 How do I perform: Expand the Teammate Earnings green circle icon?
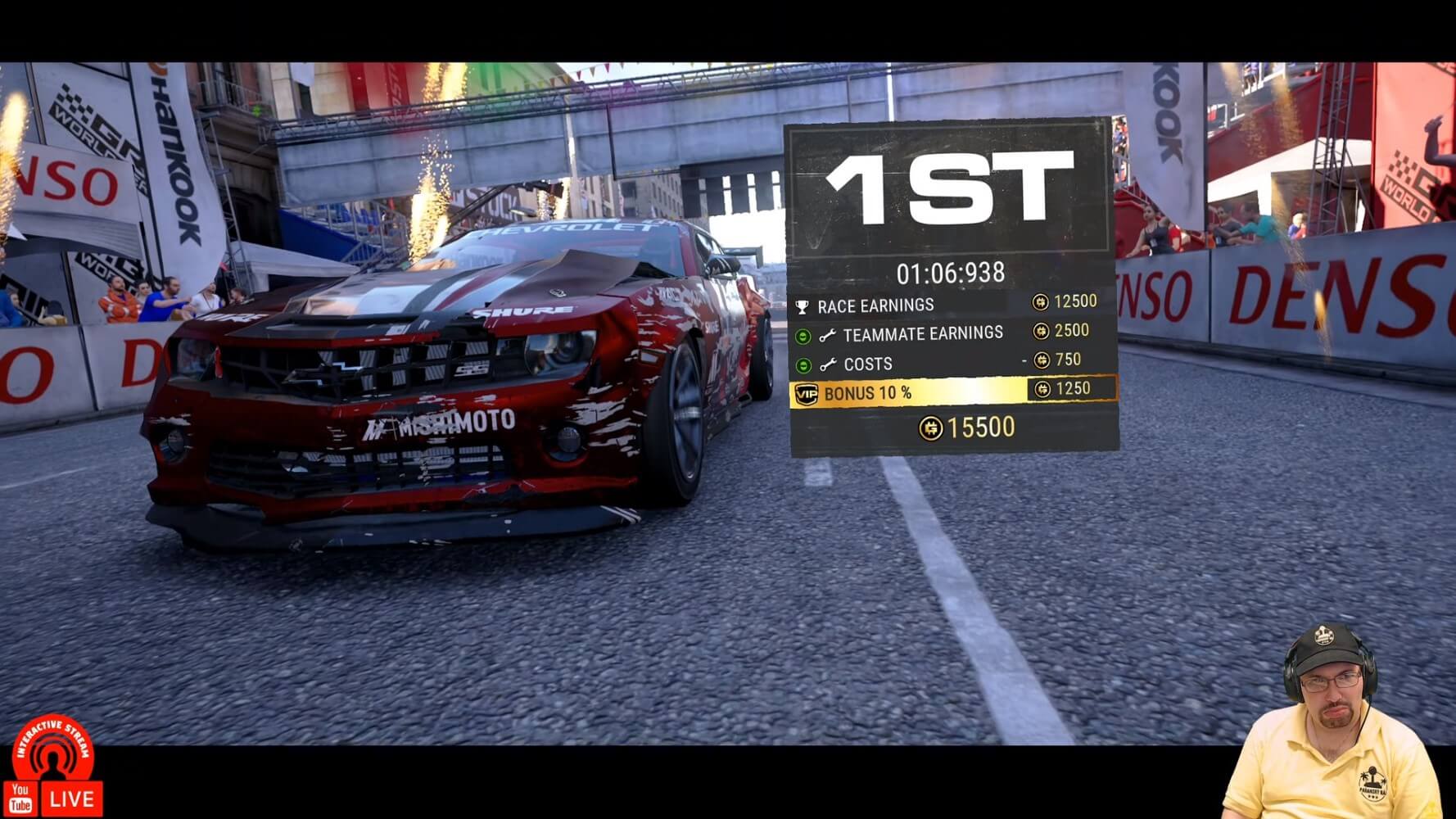[803, 336]
